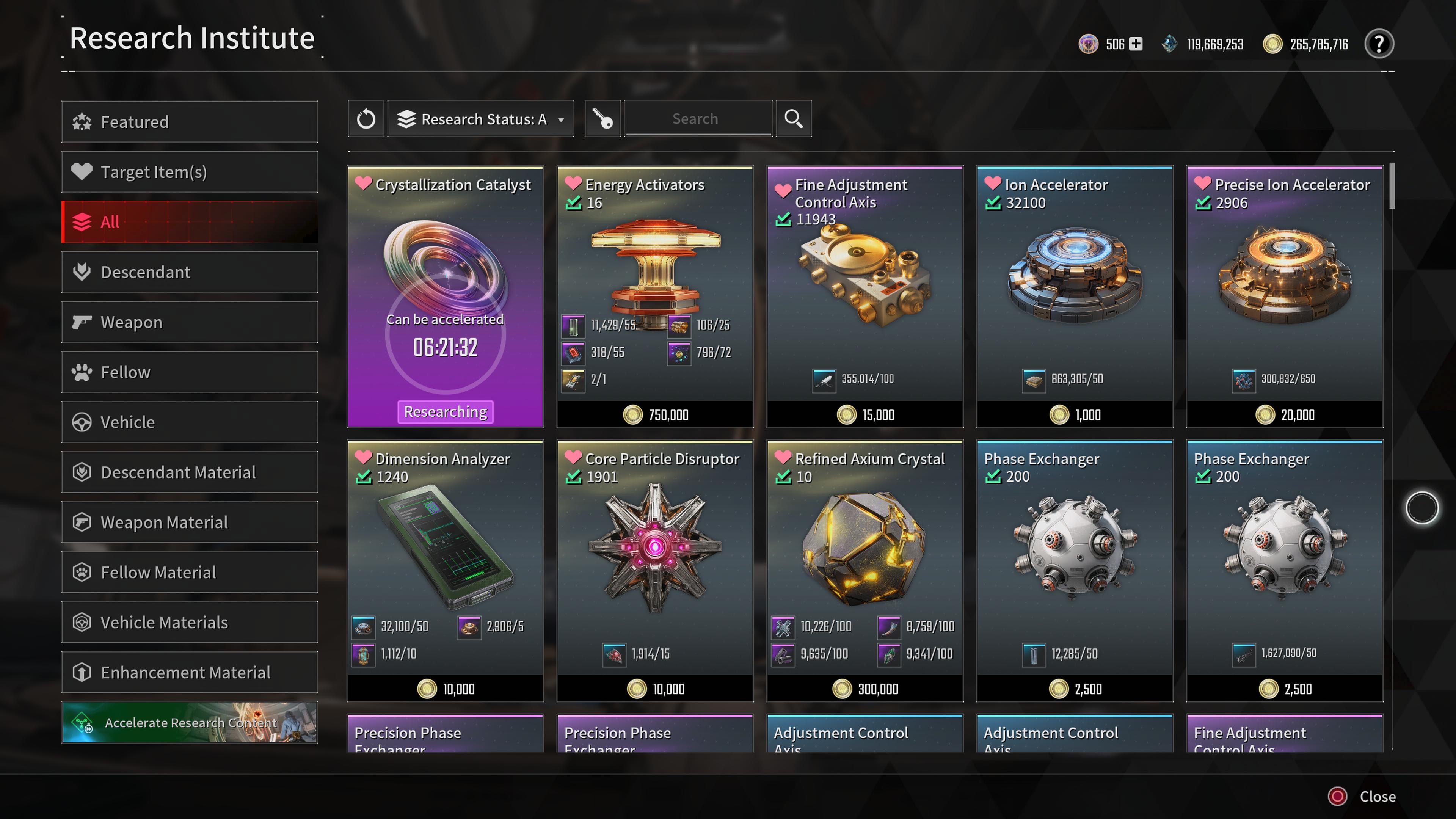Open the Featured category
This screenshot has width=1456, height=819.
[x=189, y=121]
